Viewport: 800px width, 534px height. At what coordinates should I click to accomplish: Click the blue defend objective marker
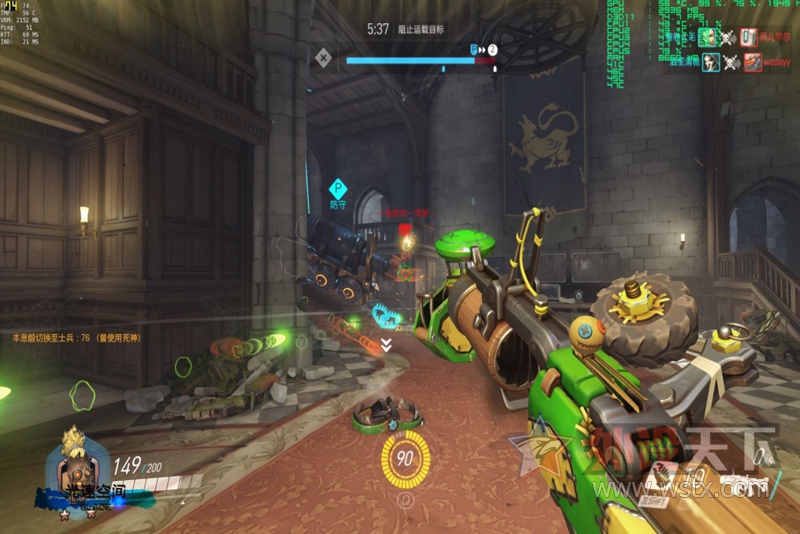point(337,187)
